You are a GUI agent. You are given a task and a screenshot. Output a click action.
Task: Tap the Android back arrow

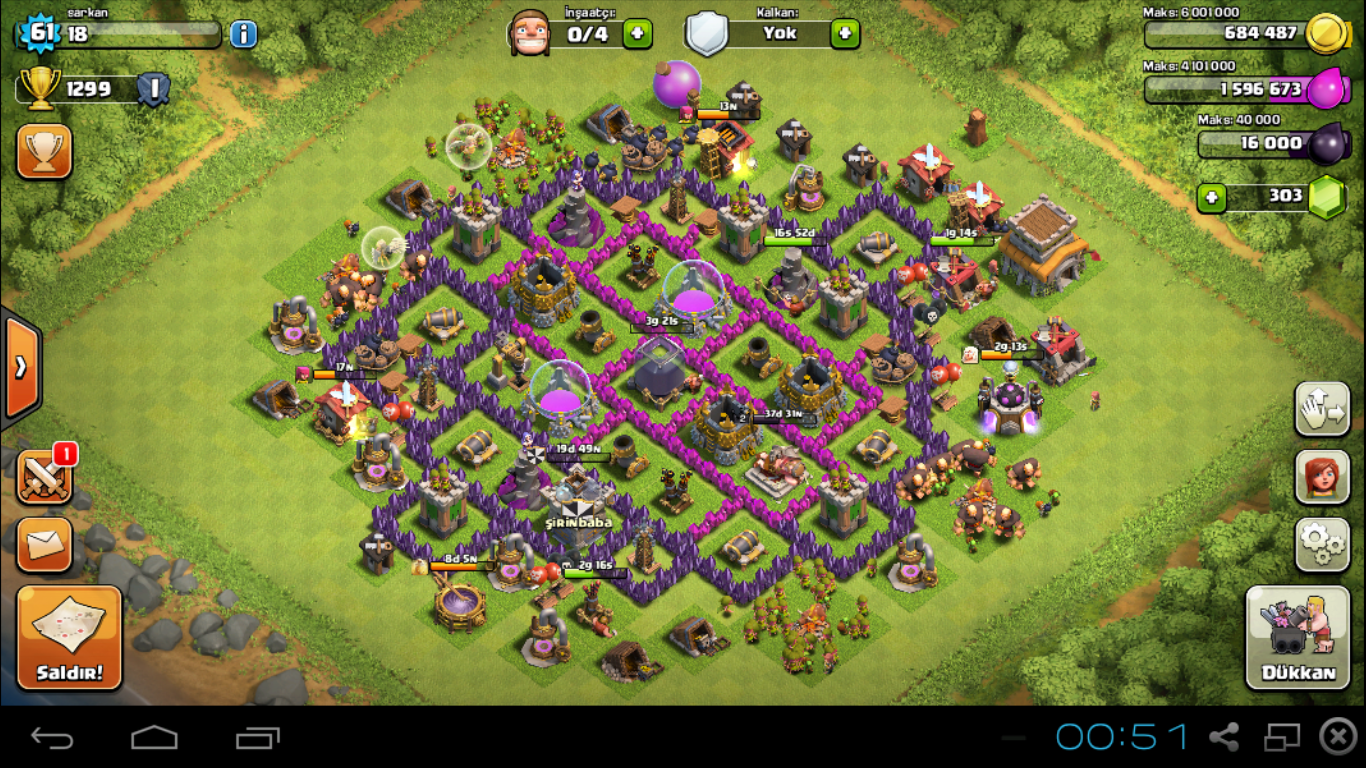pos(52,738)
